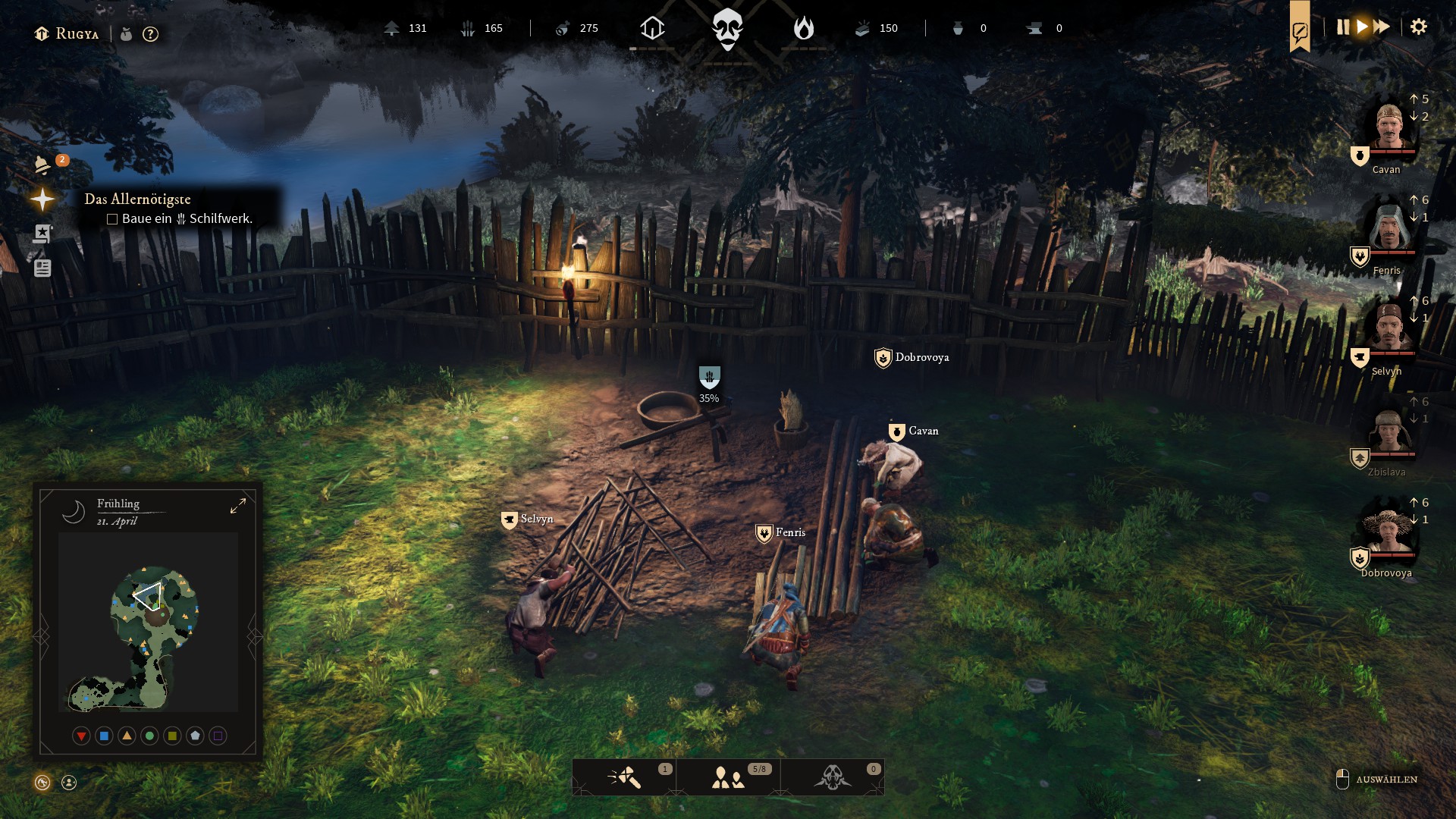Viewport: 1456px width, 819px height.
Task: Toggle the green circle minimap filter
Action: [x=149, y=736]
